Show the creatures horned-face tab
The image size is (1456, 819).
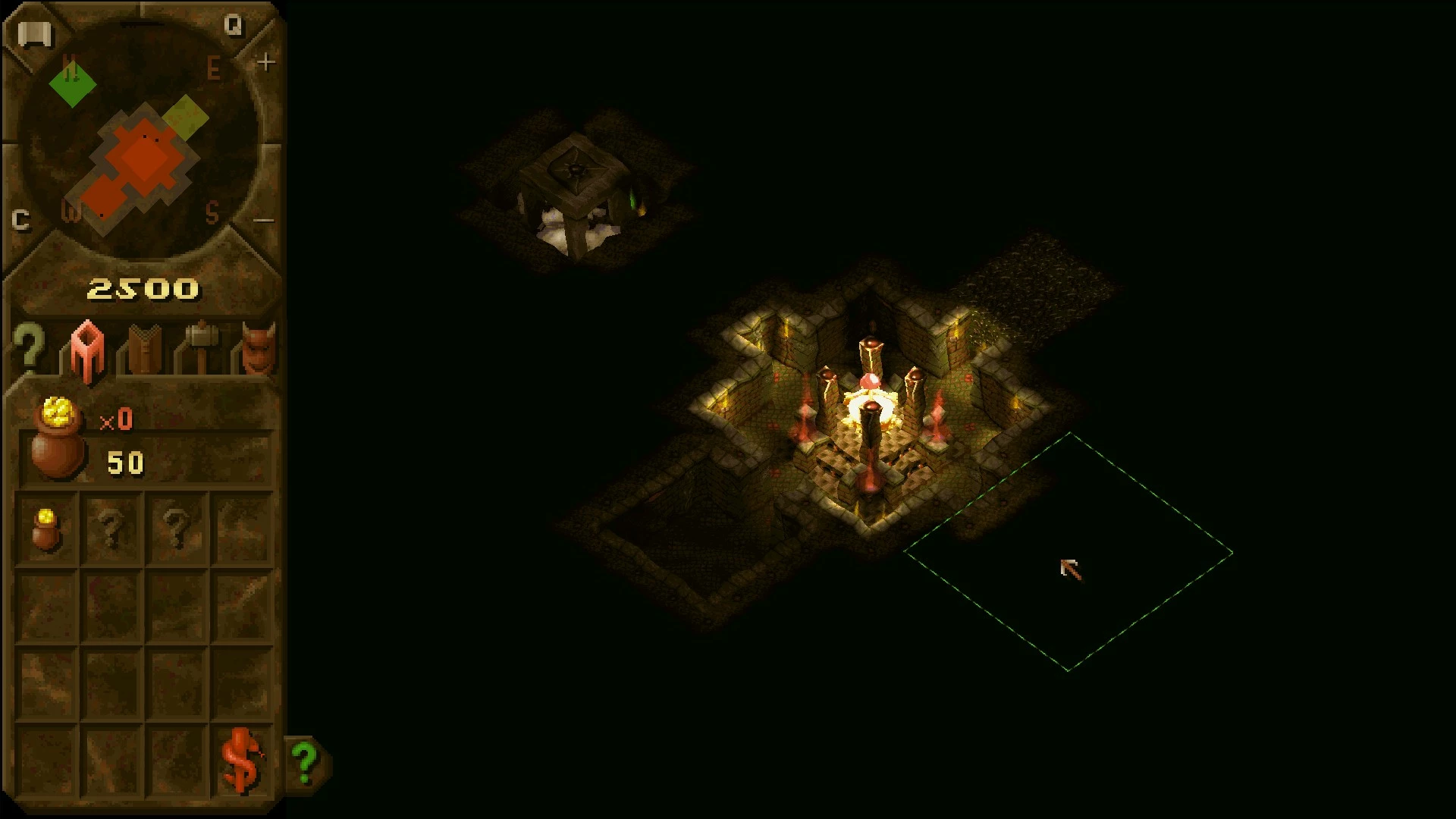click(x=258, y=349)
